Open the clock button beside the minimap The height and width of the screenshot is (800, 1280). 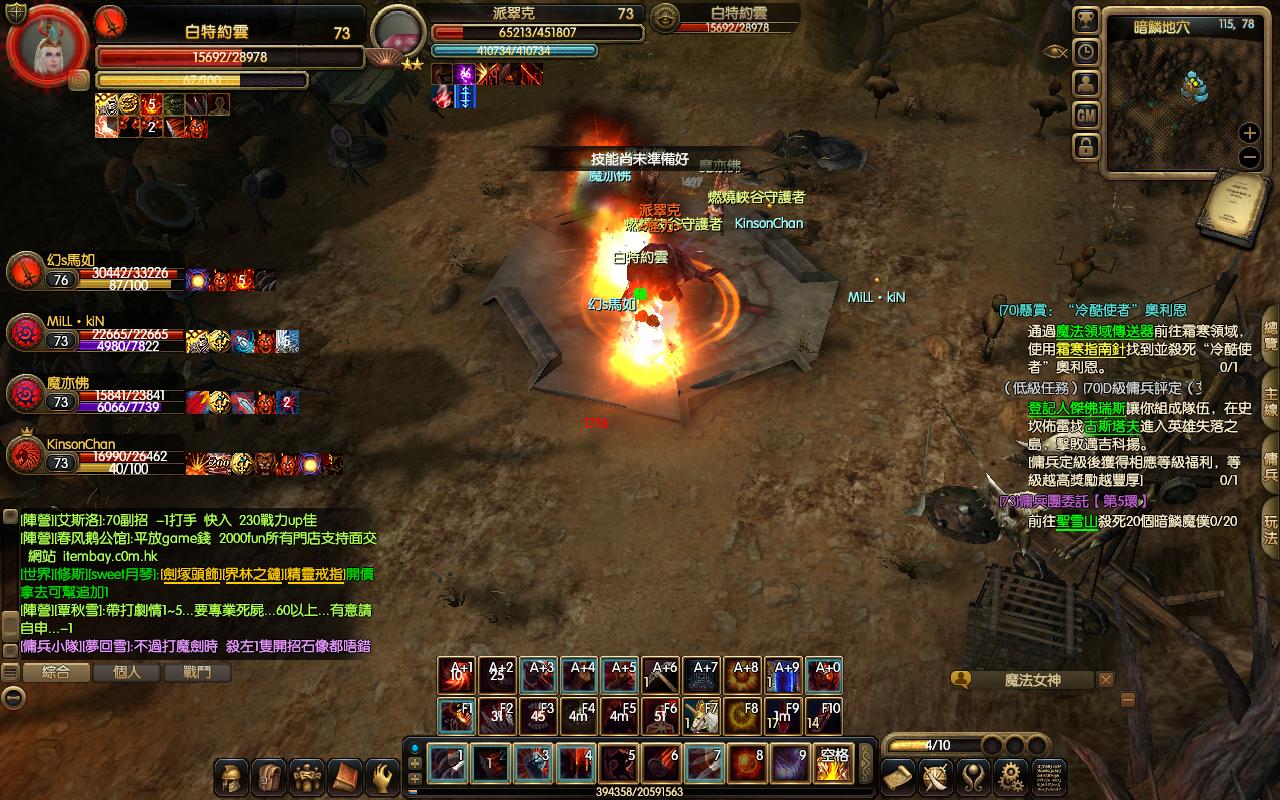click(1086, 52)
